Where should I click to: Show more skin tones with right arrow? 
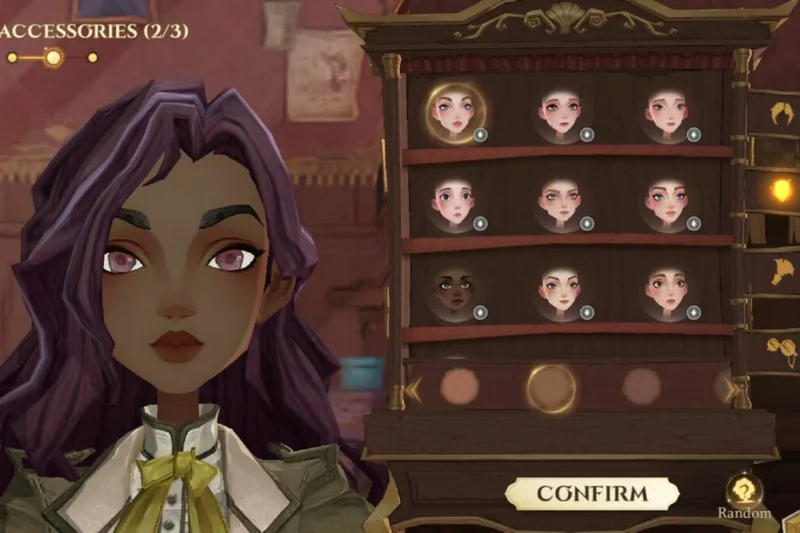pyautogui.click(x=724, y=387)
